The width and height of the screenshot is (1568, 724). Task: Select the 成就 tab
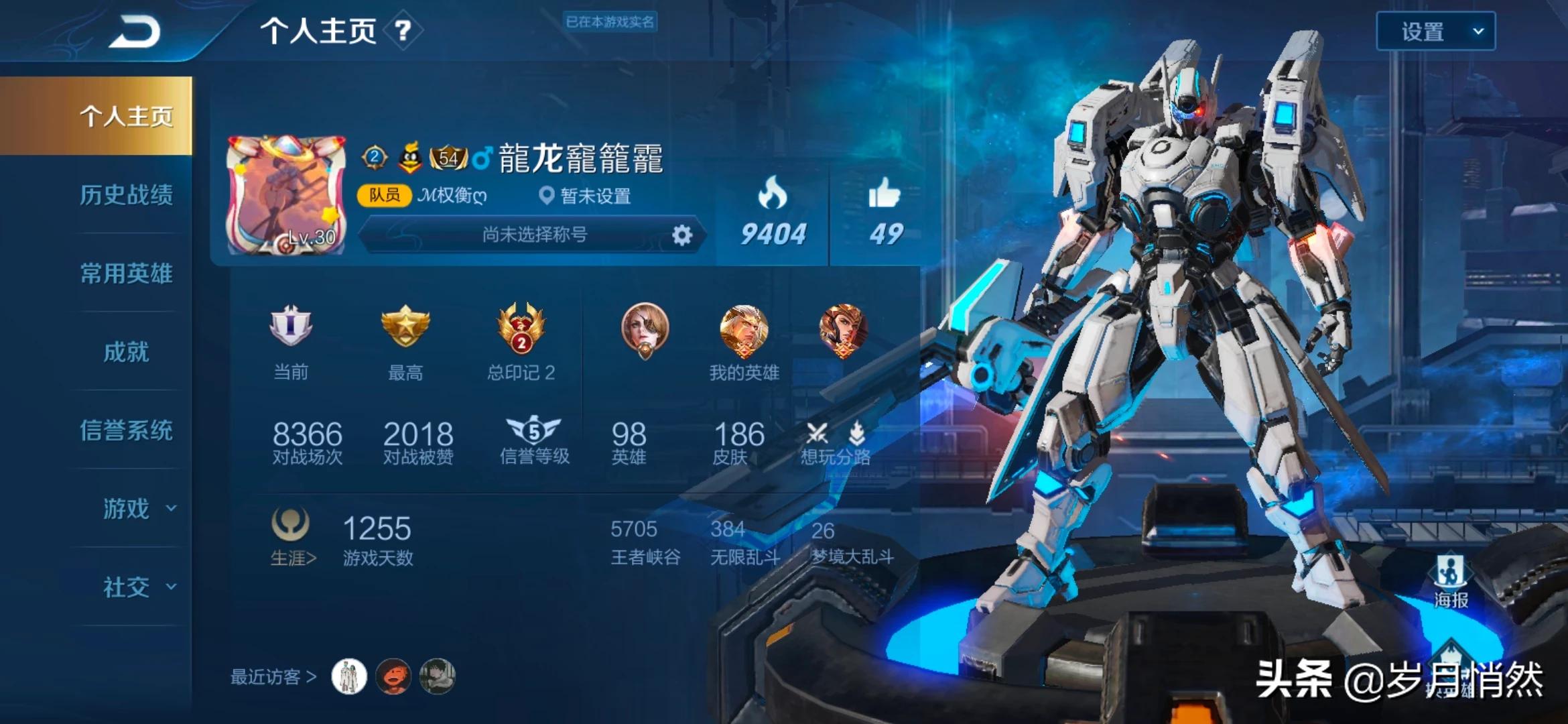[126, 352]
